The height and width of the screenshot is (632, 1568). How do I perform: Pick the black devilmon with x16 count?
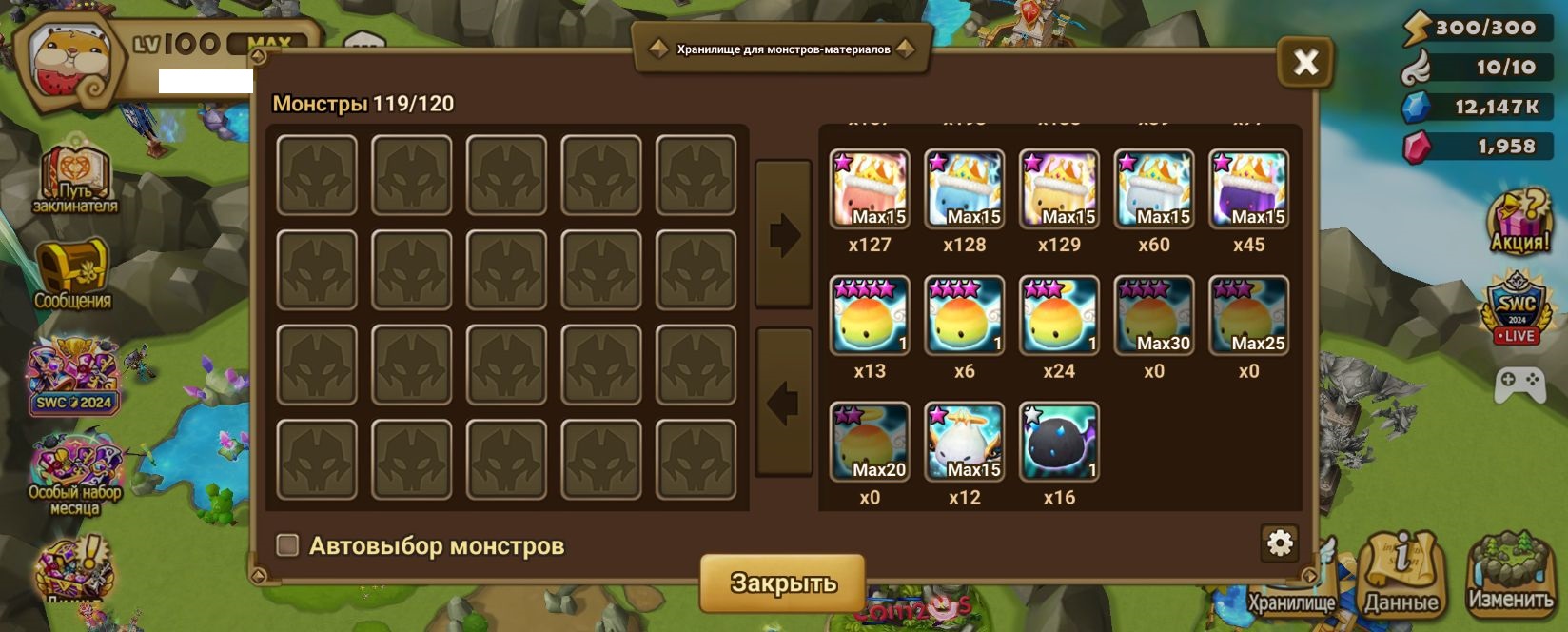(1059, 443)
